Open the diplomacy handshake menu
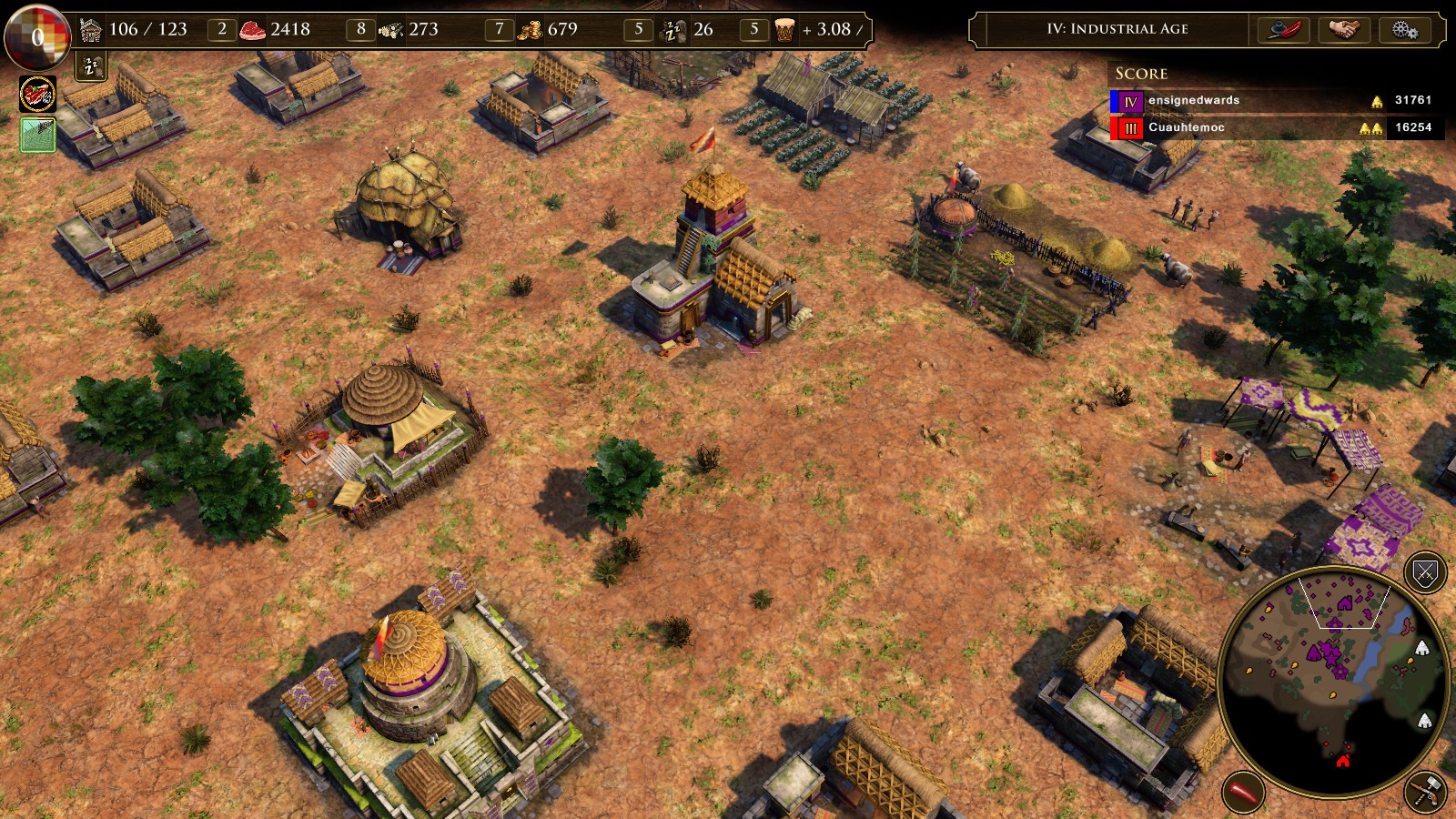This screenshot has height=819, width=1456. tap(1343, 29)
